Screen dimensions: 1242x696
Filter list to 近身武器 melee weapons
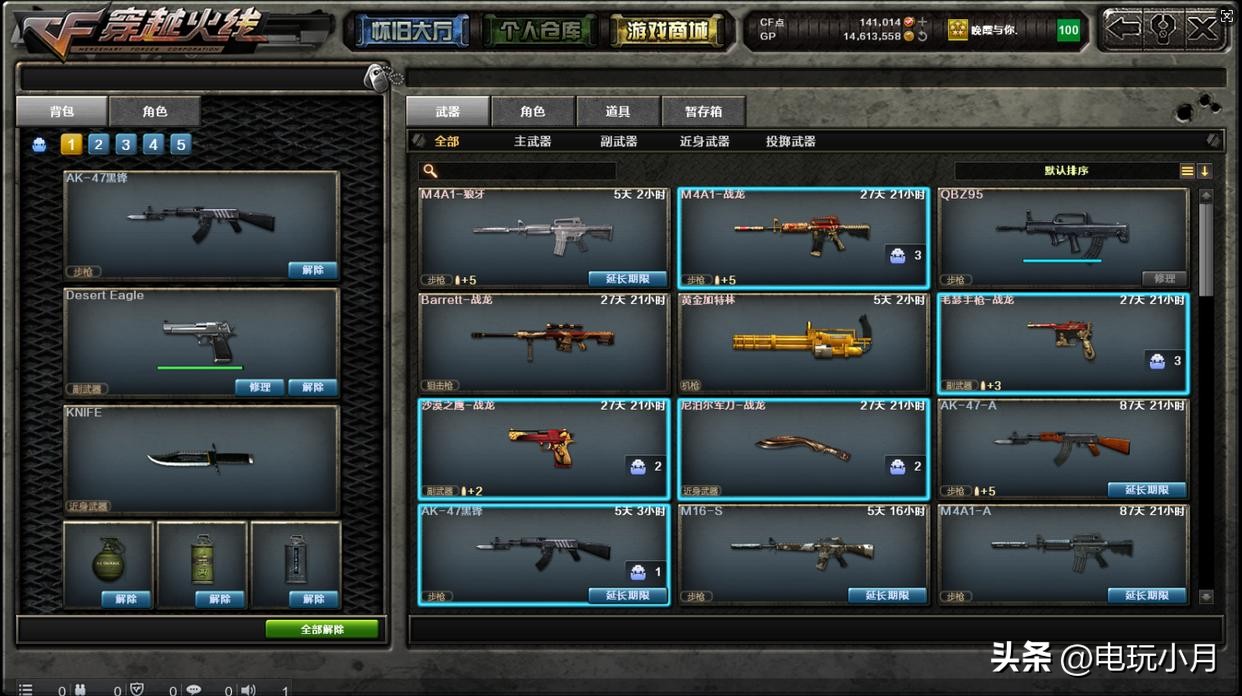click(704, 142)
